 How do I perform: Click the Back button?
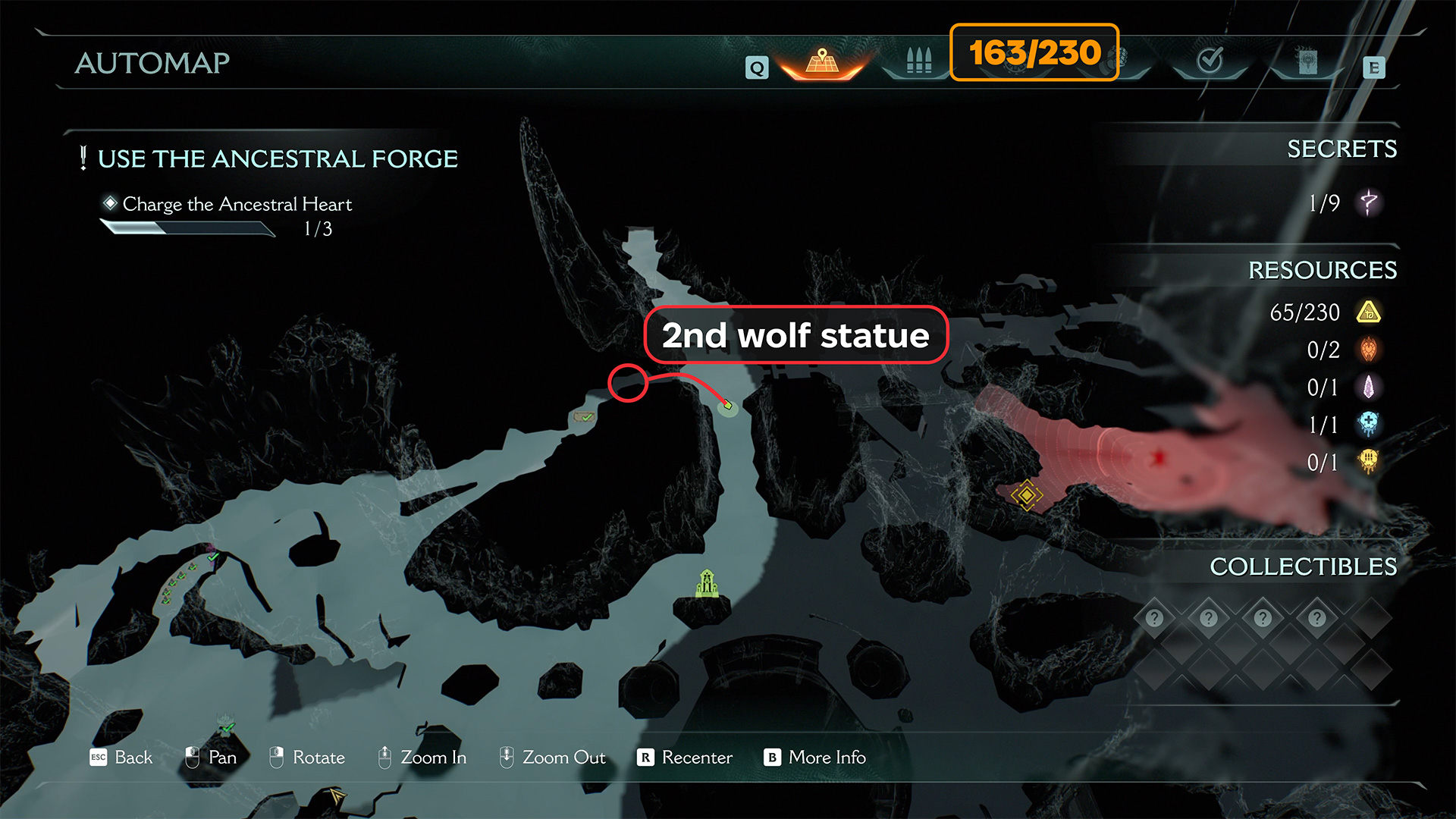(122, 757)
